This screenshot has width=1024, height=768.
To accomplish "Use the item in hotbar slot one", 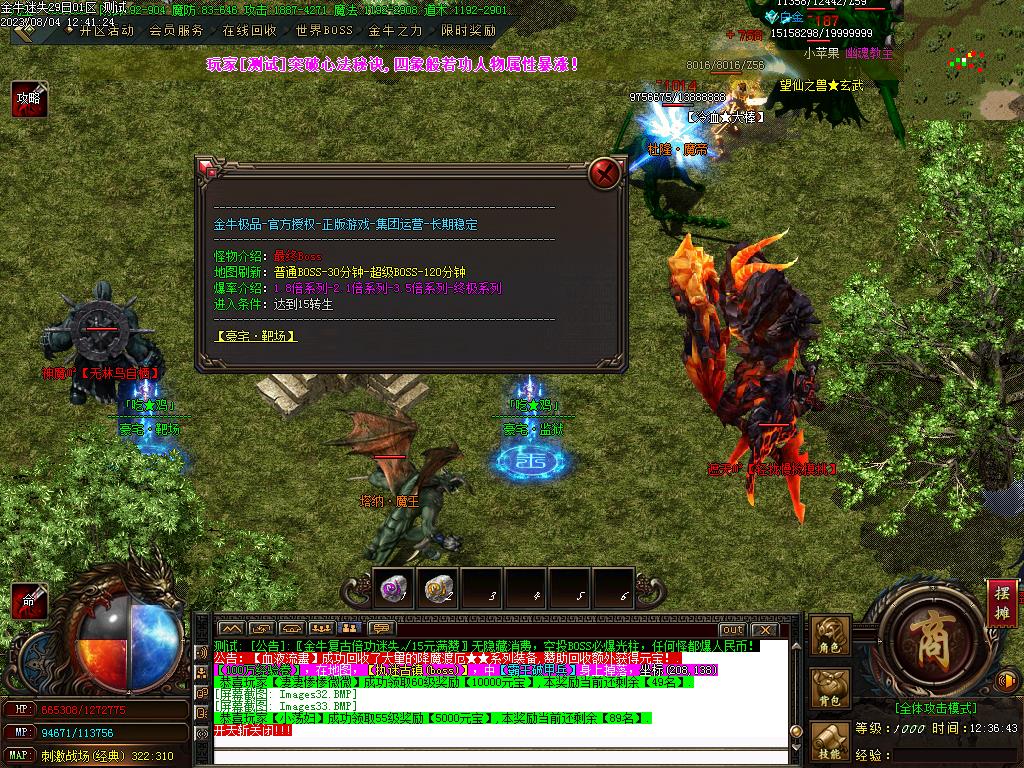I will click(393, 589).
